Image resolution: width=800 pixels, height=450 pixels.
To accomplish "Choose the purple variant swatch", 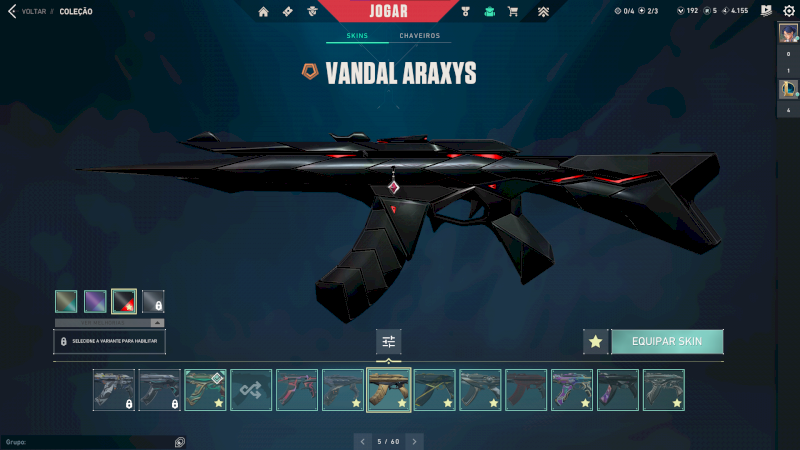I will click(95, 301).
